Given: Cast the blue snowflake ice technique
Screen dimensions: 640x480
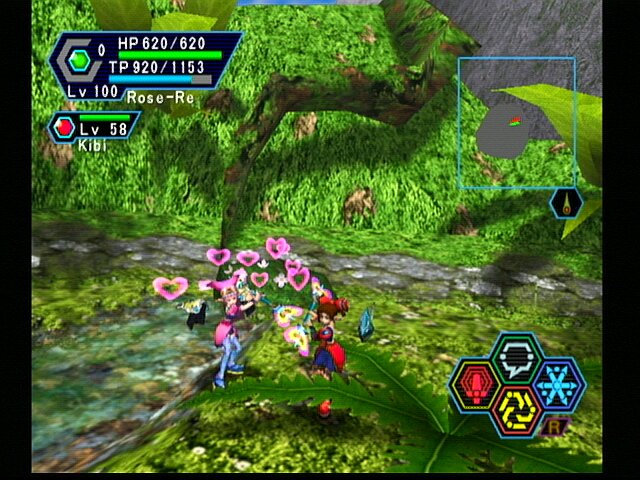Looking at the screenshot, I should point(557,383).
